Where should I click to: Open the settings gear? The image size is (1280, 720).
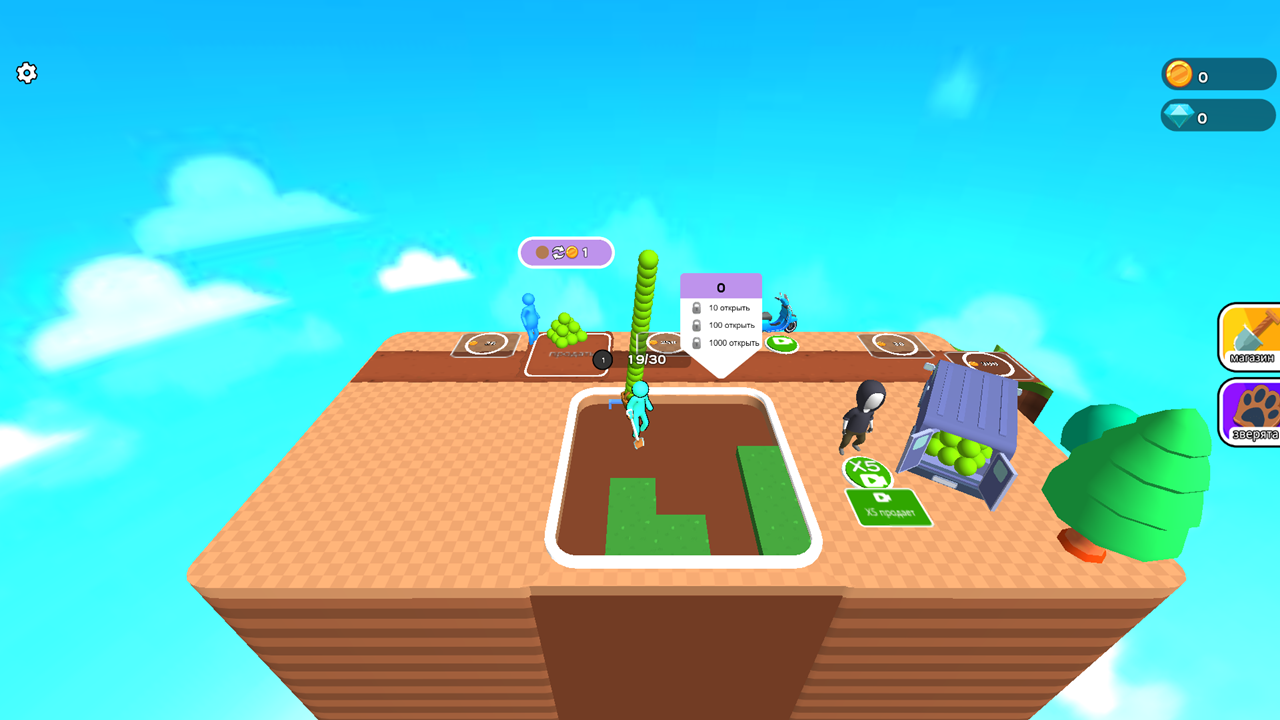pyautogui.click(x=26, y=73)
